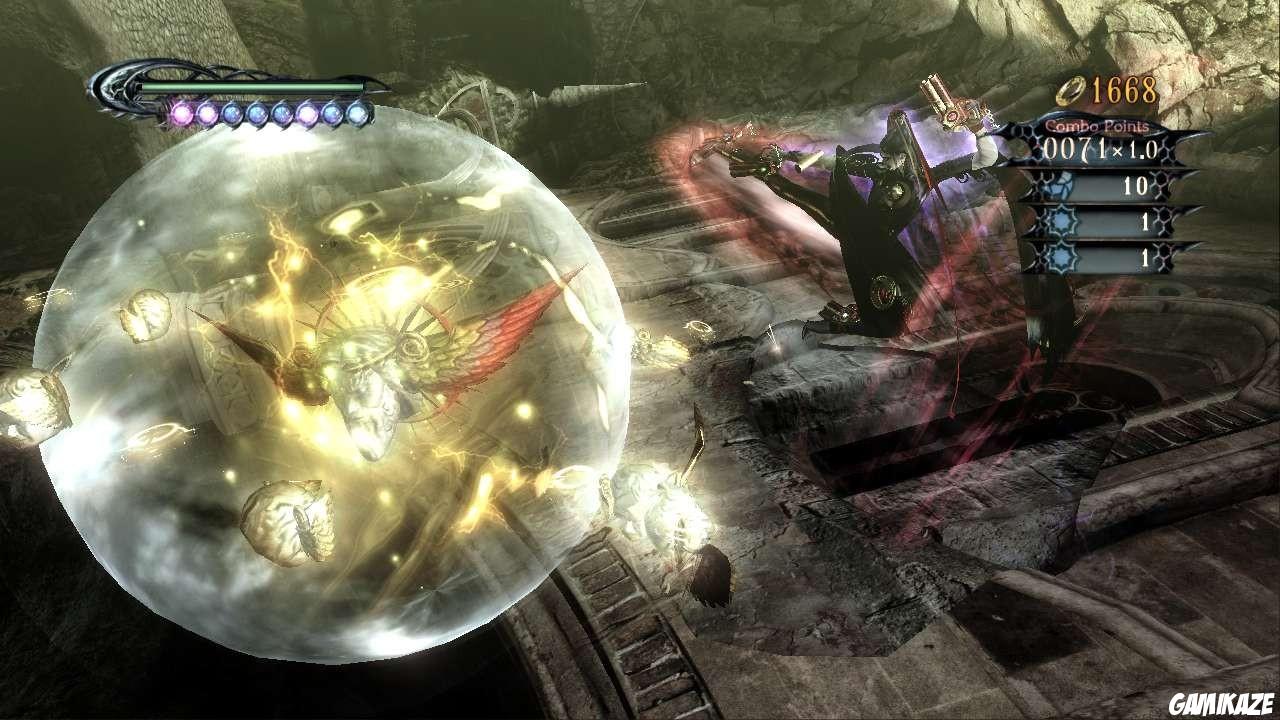The width and height of the screenshot is (1280, 720).
Task: Click the halo count reading 1668
Action: point(1122,91)
